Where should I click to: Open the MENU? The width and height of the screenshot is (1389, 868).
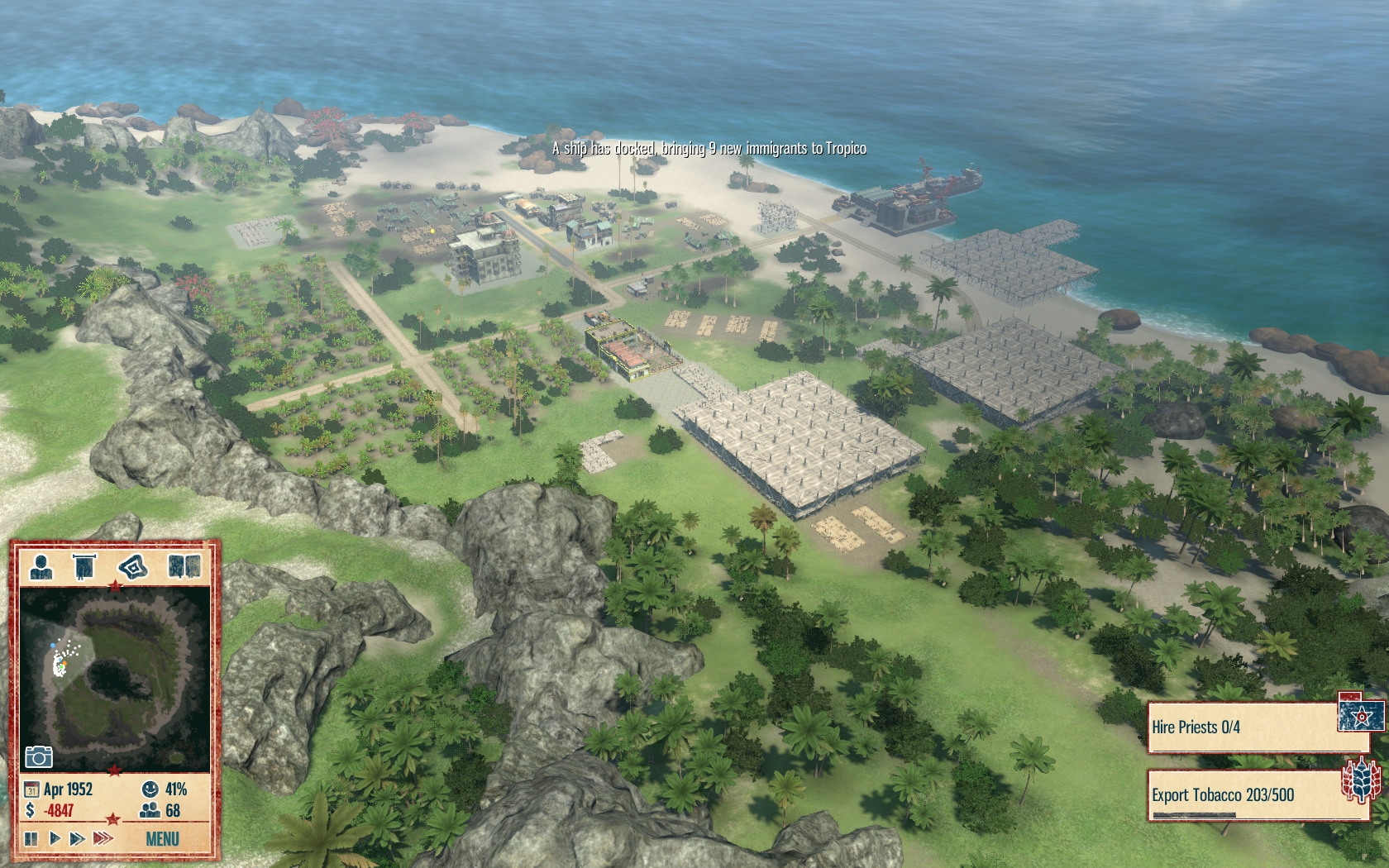[162, 839]
